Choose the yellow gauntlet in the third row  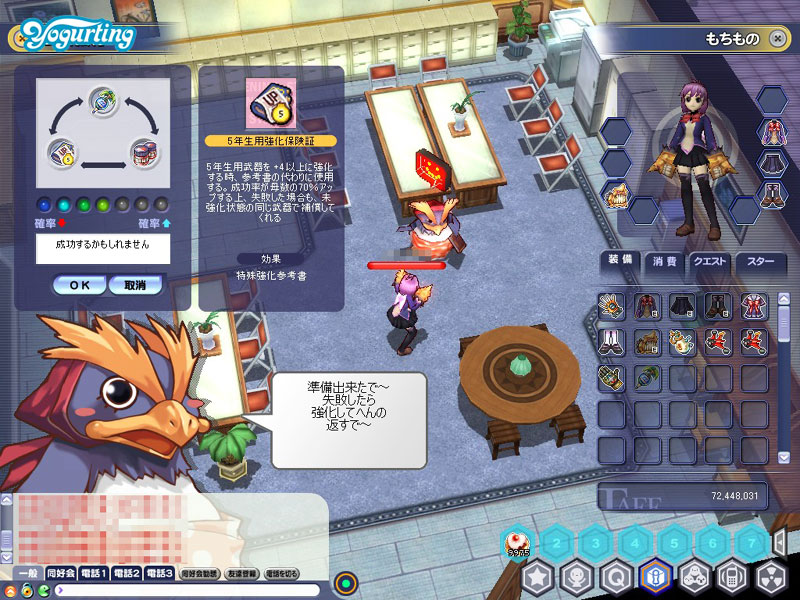(611, 378)
